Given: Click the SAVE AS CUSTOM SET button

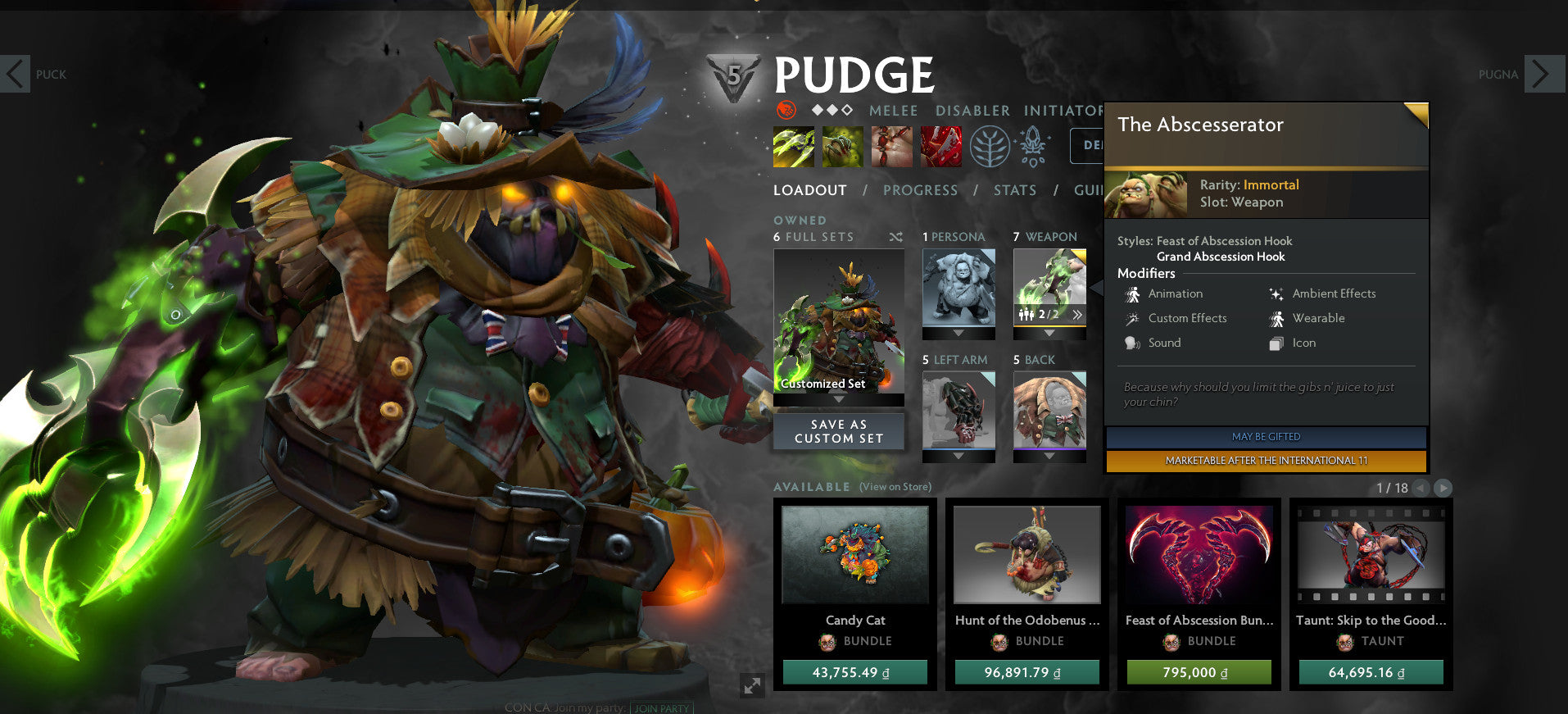Looking at the screenshot, I should [x=838, y=431].
